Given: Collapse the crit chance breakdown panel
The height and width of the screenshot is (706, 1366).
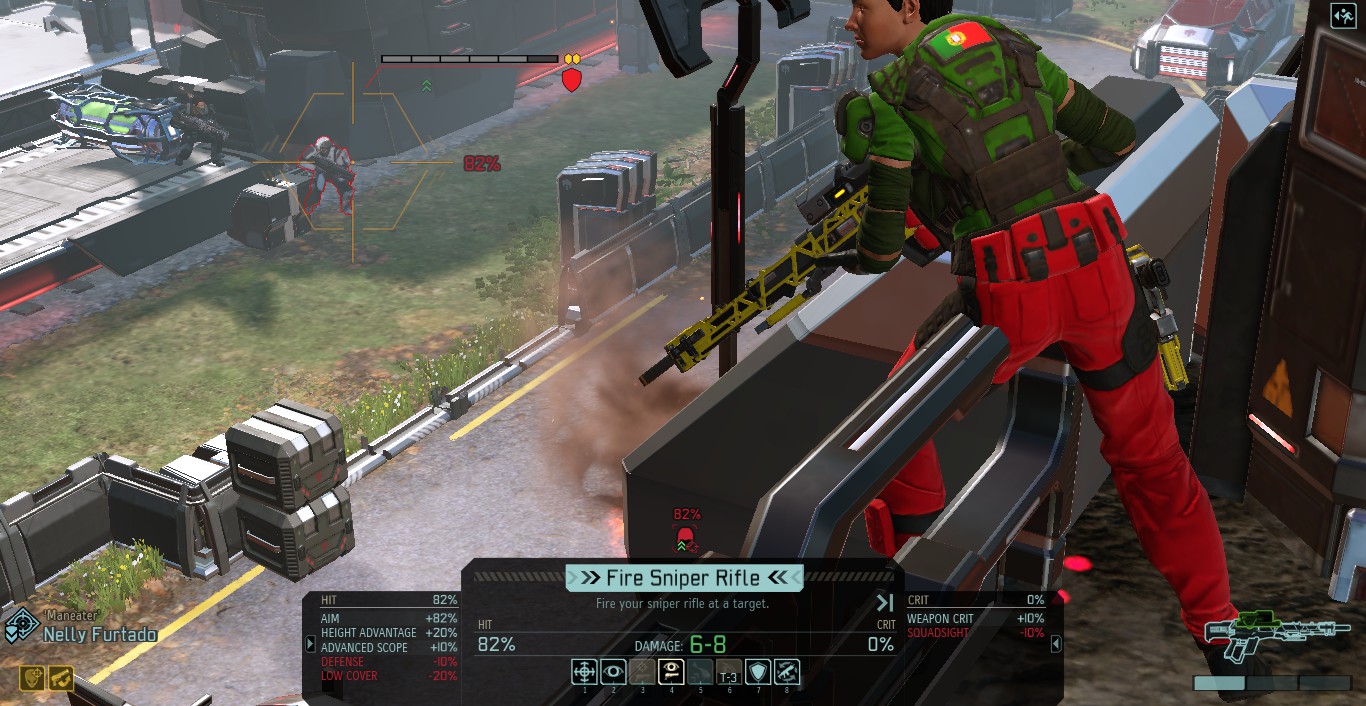Looking at the screenshot, I should (1056, 645).
